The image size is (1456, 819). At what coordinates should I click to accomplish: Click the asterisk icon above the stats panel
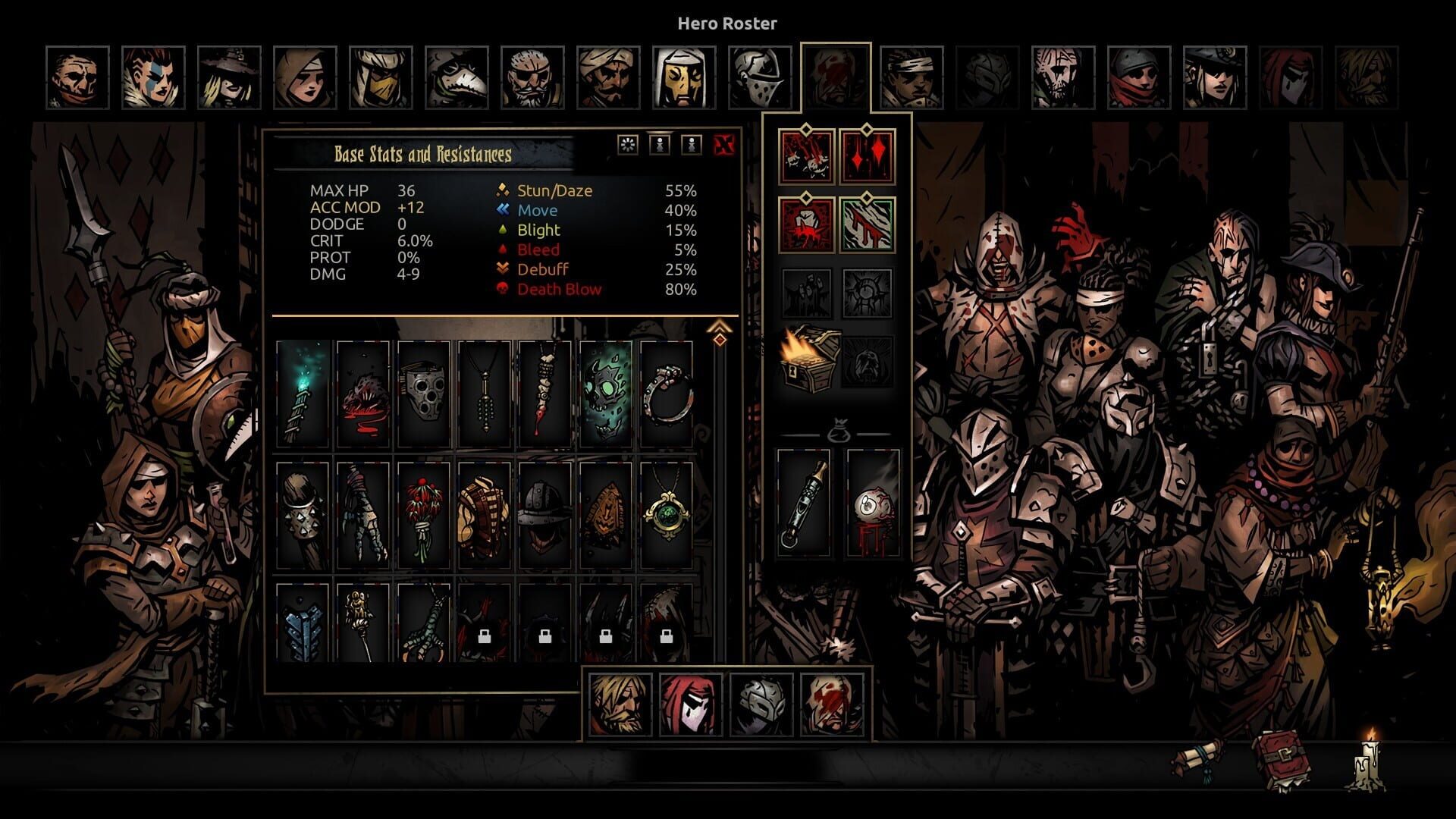click(x=627, y=145)
